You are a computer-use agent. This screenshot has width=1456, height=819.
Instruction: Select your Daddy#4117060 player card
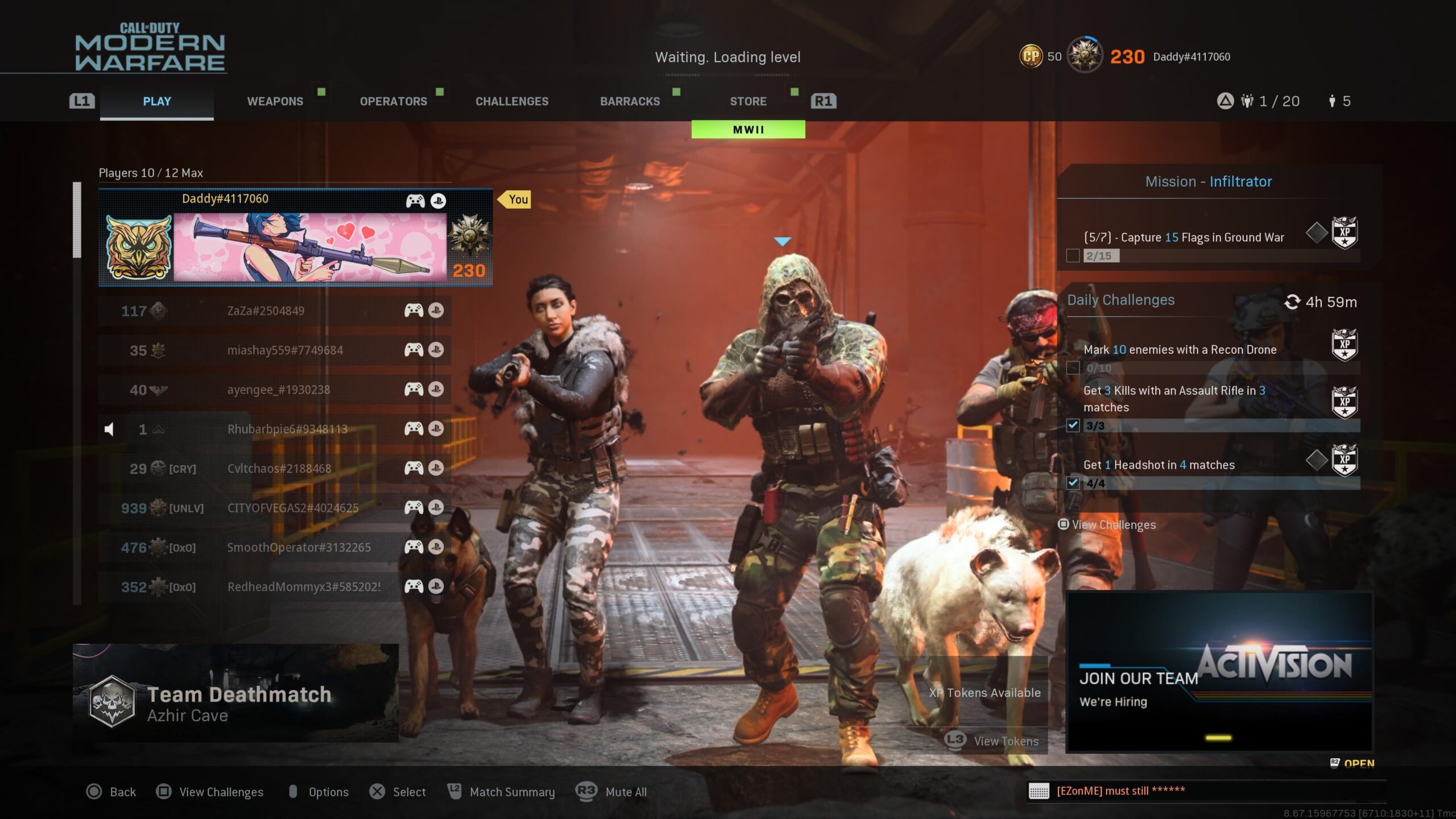tap(295, 238)
